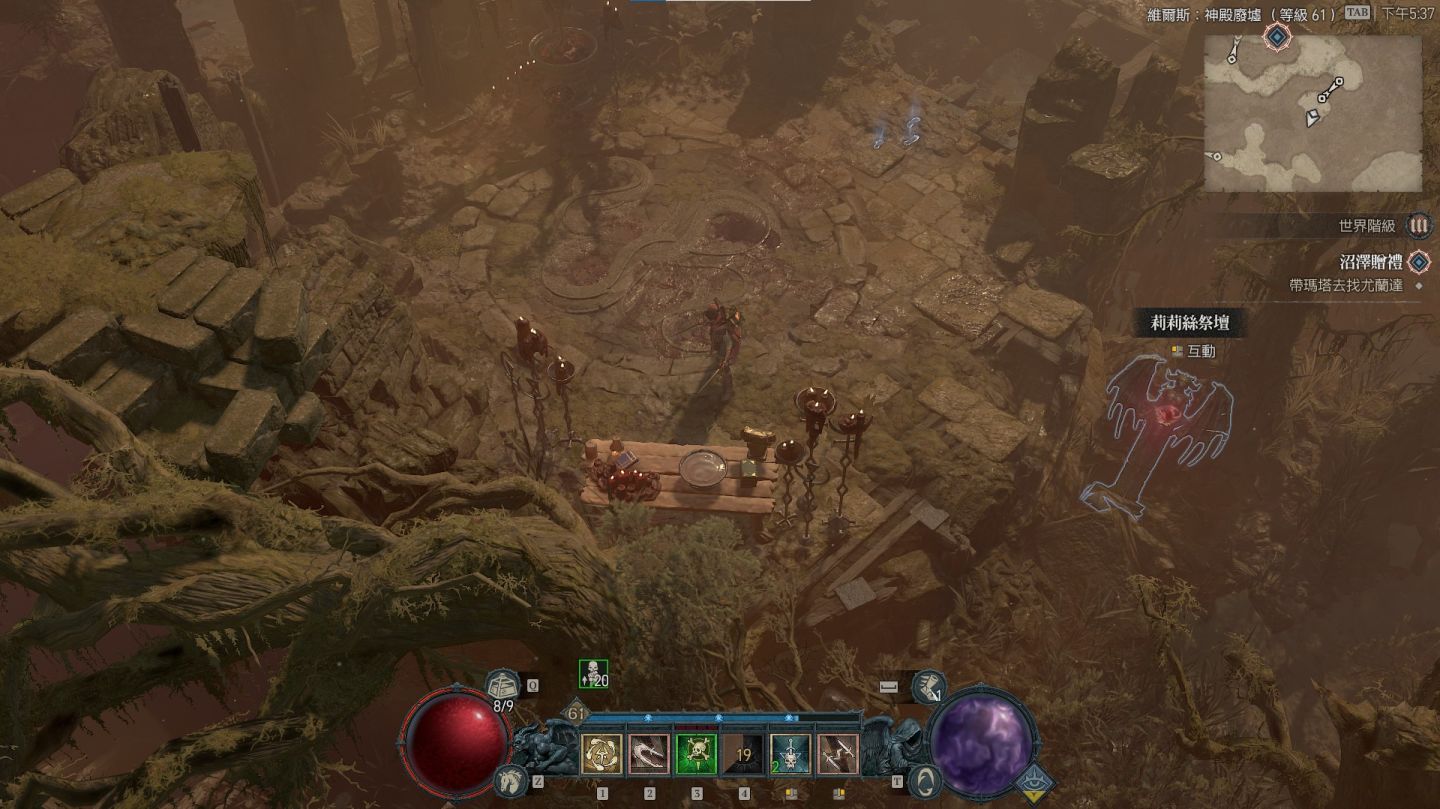Image resolution: width=1440 pixels, height=809 pixels.
Task: Use the evade boot icon
Action: click(x=929, y=686)
